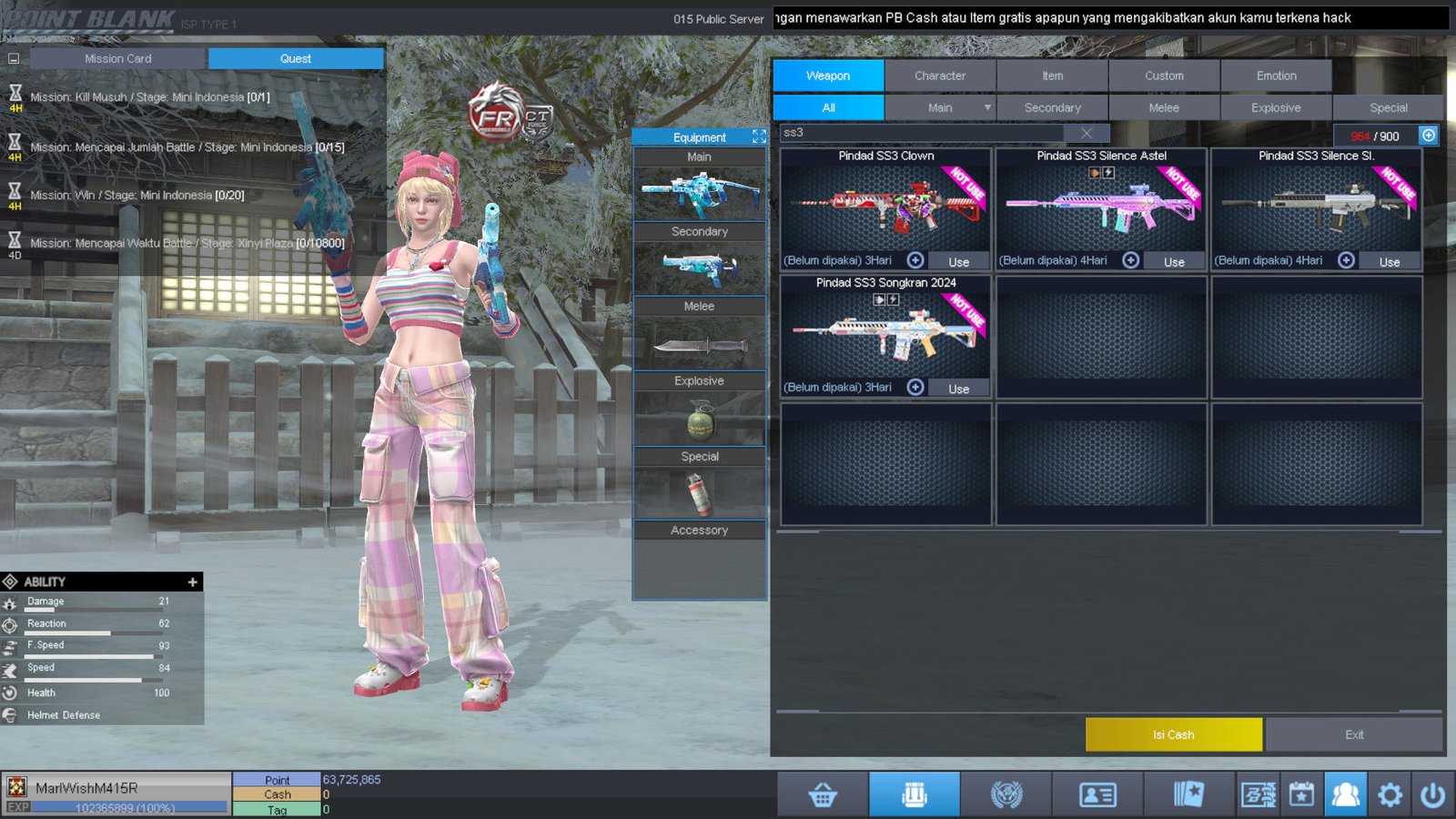Use the Pindad SS3 Silence Astel
1456x819 pixels.
[1174, 261]
